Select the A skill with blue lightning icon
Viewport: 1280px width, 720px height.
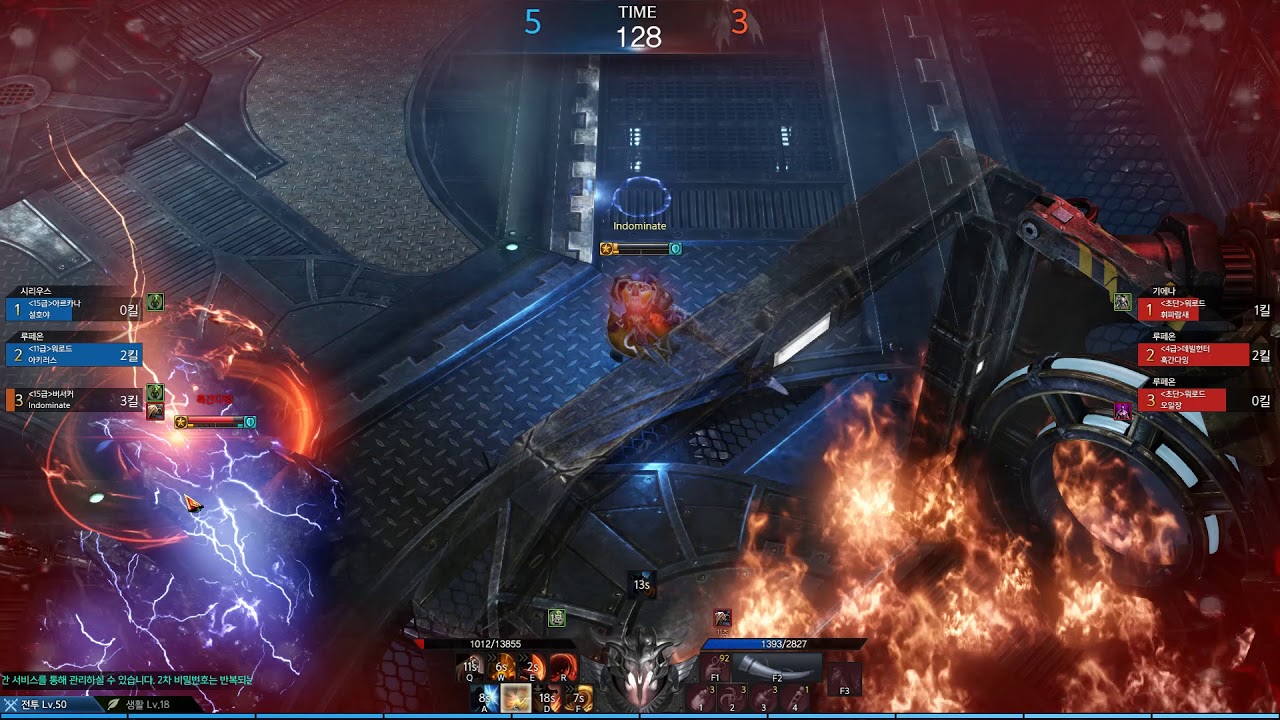[487, 697]
